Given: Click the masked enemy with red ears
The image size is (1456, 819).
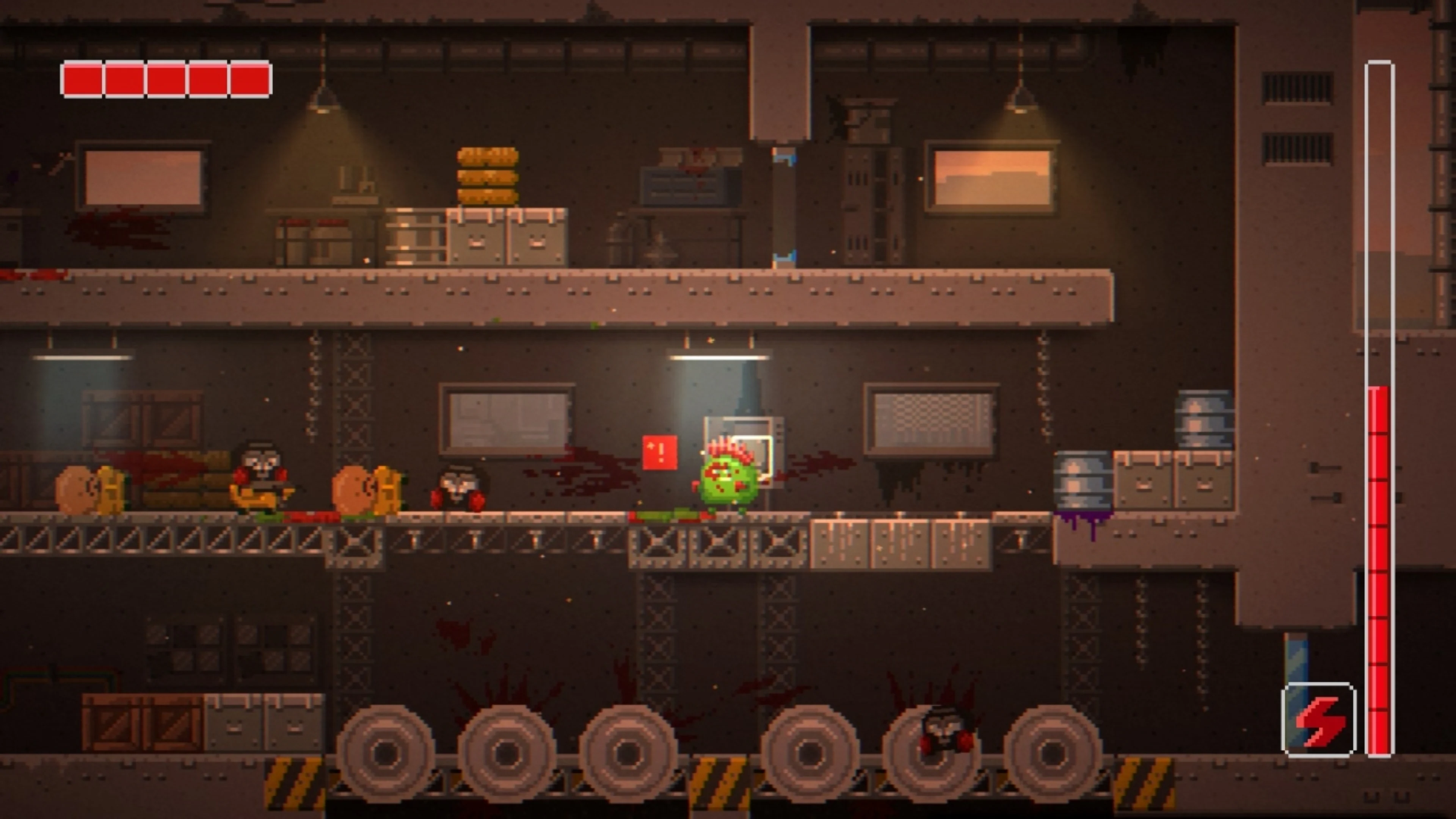Looking at the screenshot, I should (x=458, y=489).
